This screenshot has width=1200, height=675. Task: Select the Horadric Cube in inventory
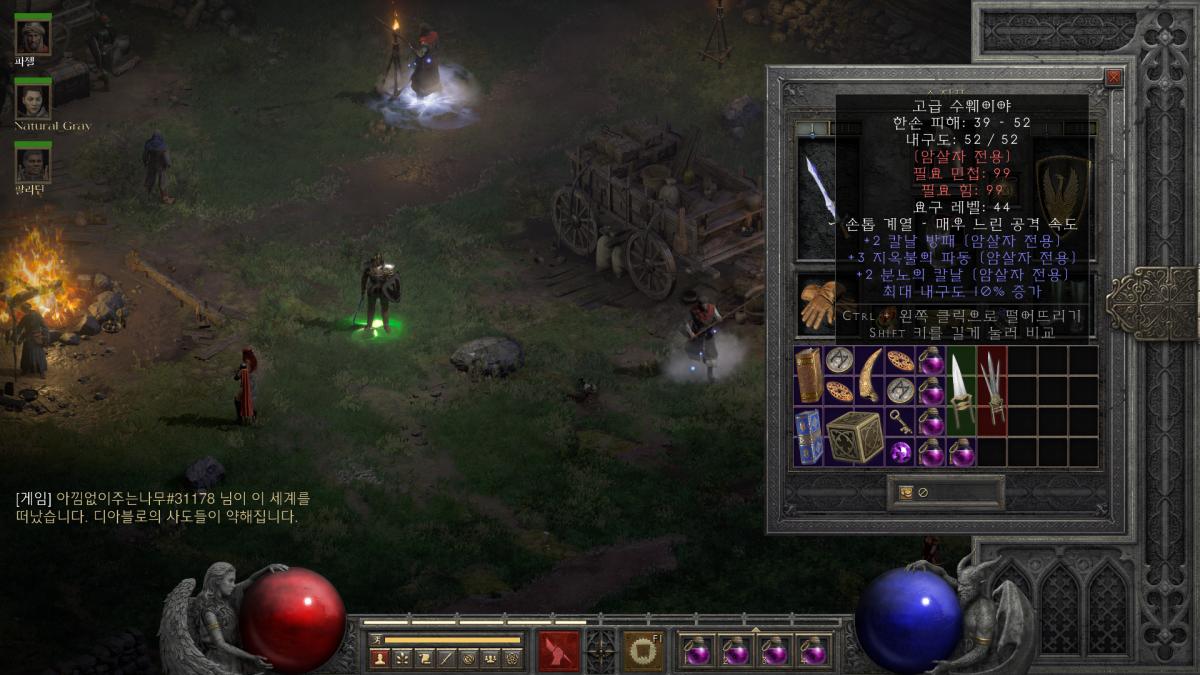point(855,437)
